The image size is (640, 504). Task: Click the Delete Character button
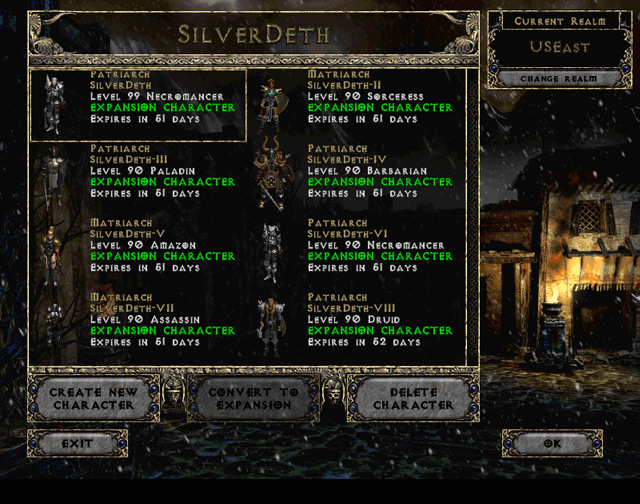tap(413, 399)
